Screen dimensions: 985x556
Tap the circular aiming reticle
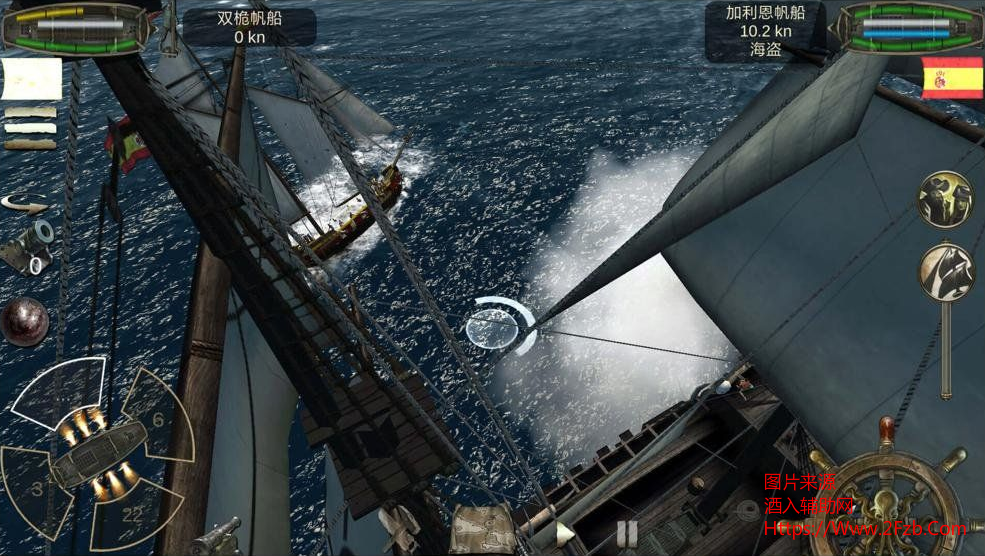tap(496, 329)
